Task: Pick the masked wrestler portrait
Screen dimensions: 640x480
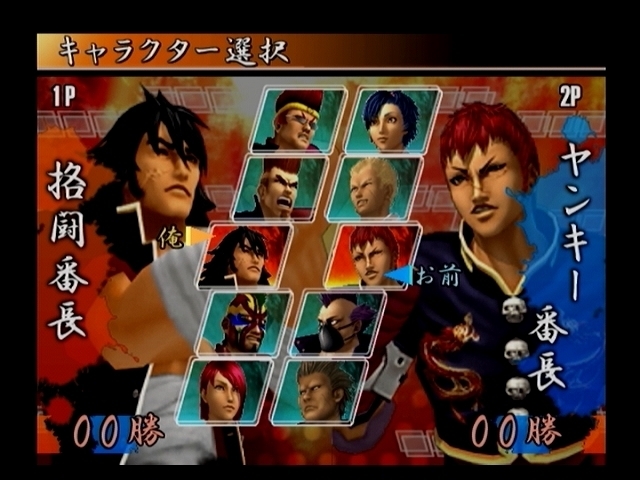Action: tap(245, 322)
